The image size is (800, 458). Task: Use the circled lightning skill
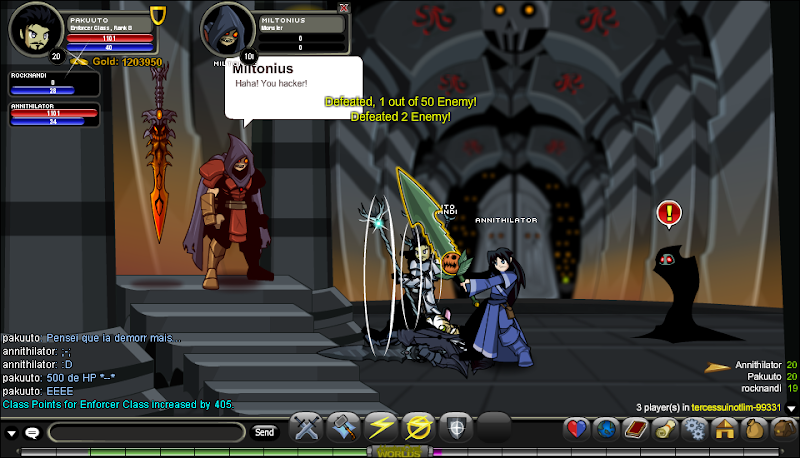tap(417, 428)
